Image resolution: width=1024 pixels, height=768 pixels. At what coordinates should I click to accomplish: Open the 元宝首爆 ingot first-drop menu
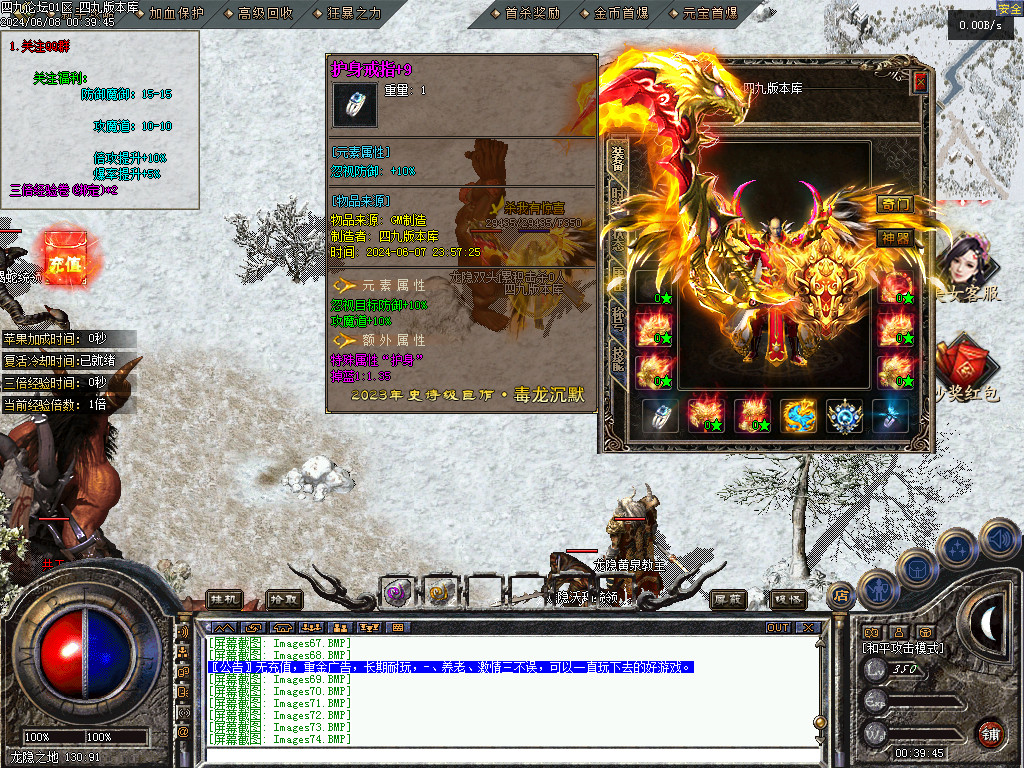tap(709, 13)
